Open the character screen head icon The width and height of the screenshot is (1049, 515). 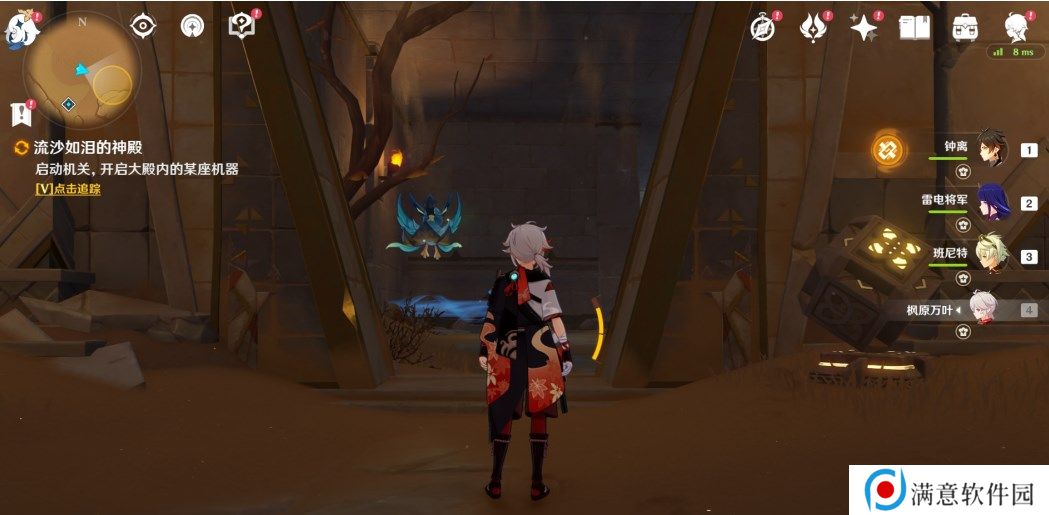coord(1018,27)
